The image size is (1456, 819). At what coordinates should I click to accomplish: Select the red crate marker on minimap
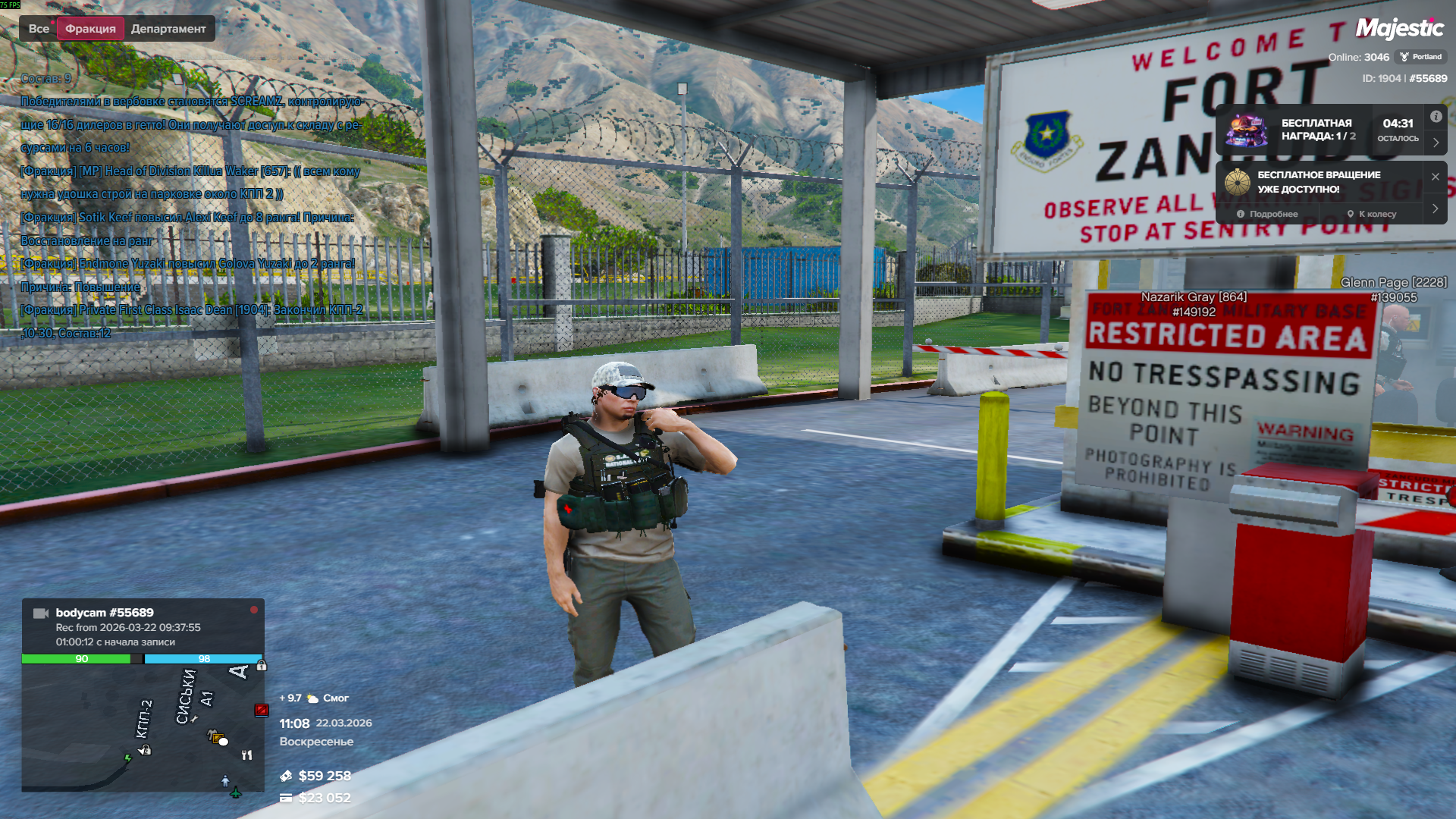click(x=261, y=710)
